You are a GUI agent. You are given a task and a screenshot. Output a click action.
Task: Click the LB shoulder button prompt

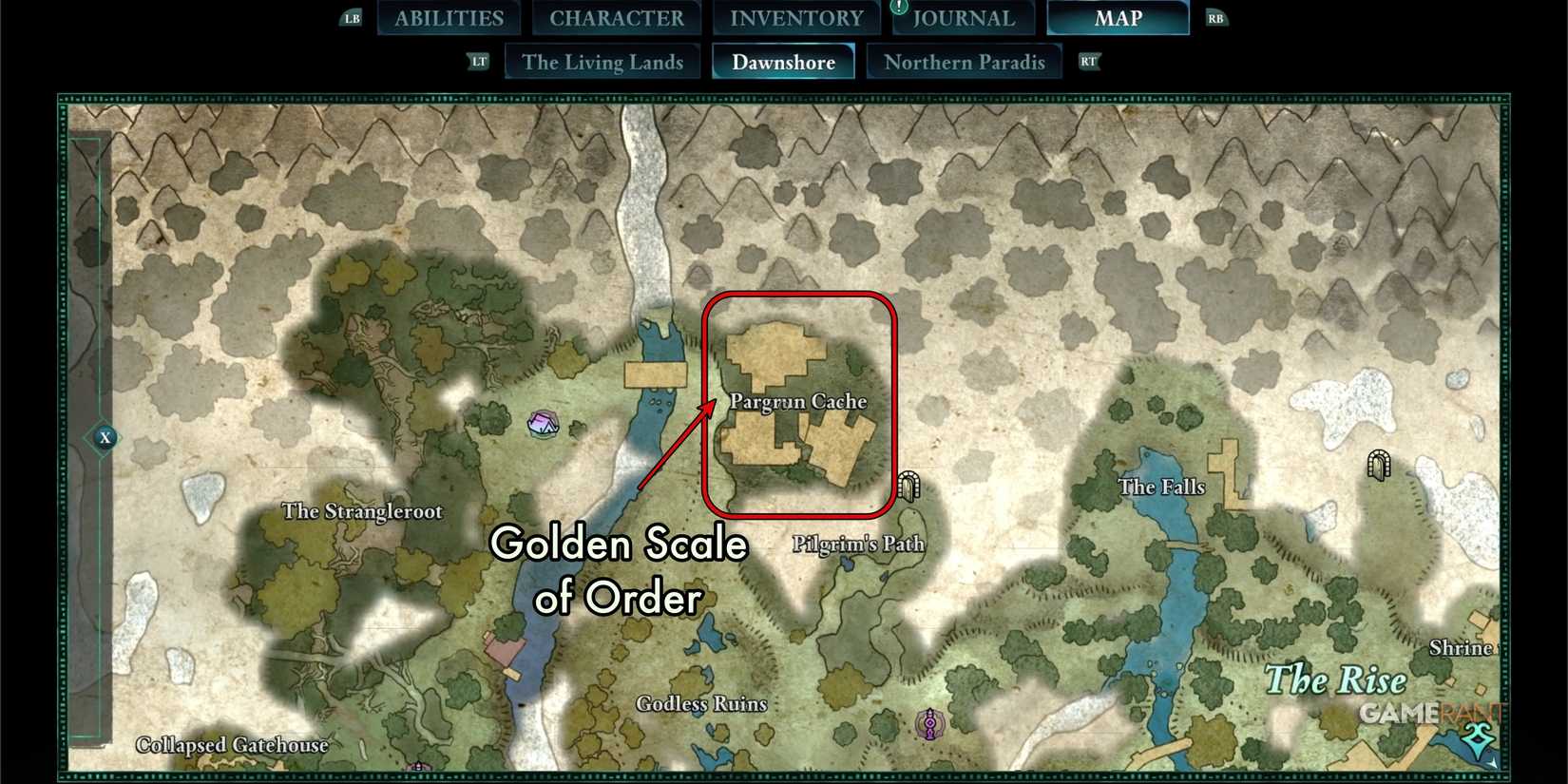tap(352, 17)
